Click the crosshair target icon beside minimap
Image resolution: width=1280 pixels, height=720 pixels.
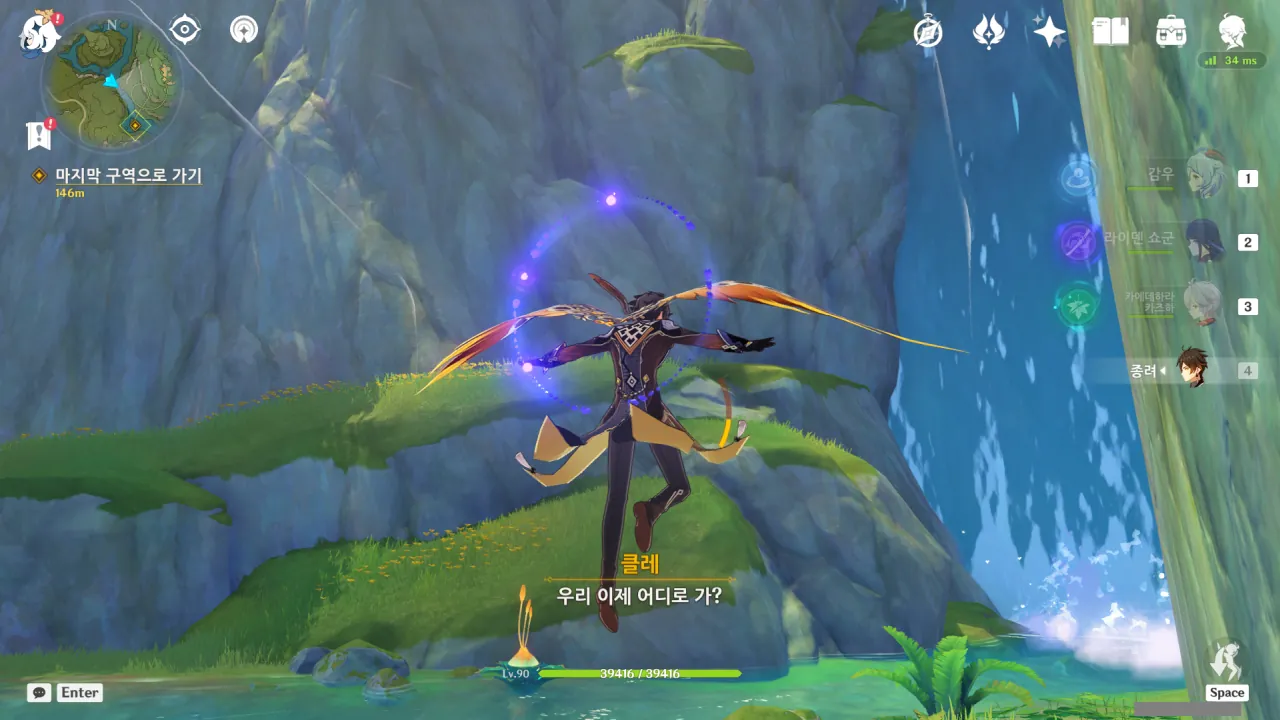click(x=185, y=30)
